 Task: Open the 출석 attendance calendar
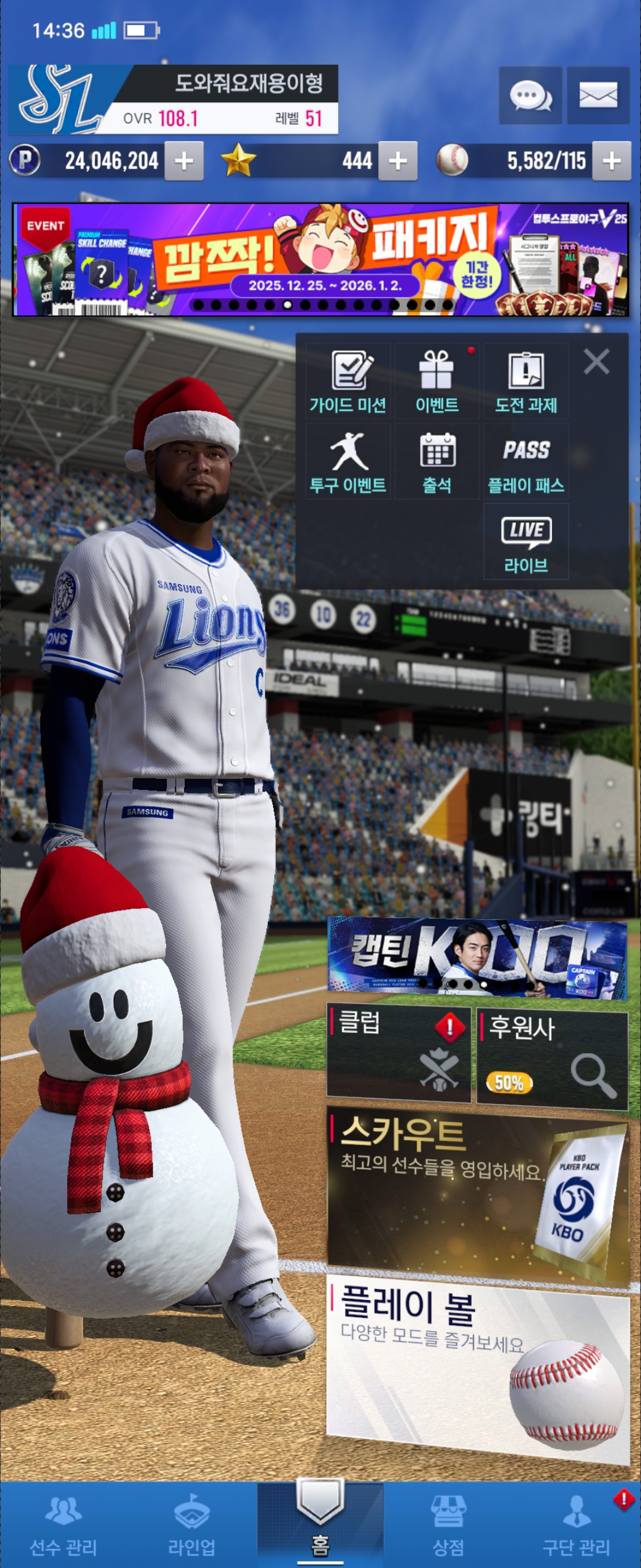point(437,462)
